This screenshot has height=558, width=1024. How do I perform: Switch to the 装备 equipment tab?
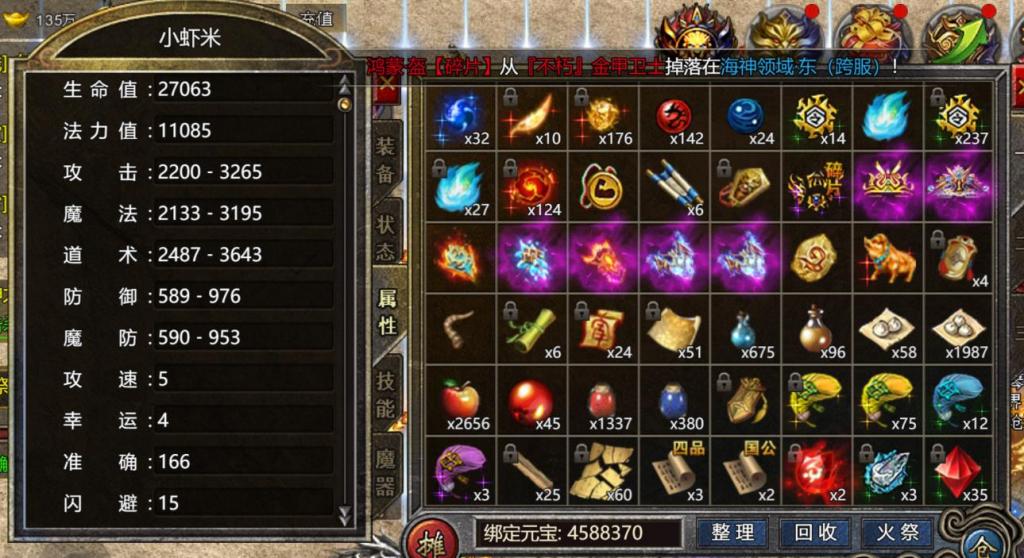tap(386, 160)
